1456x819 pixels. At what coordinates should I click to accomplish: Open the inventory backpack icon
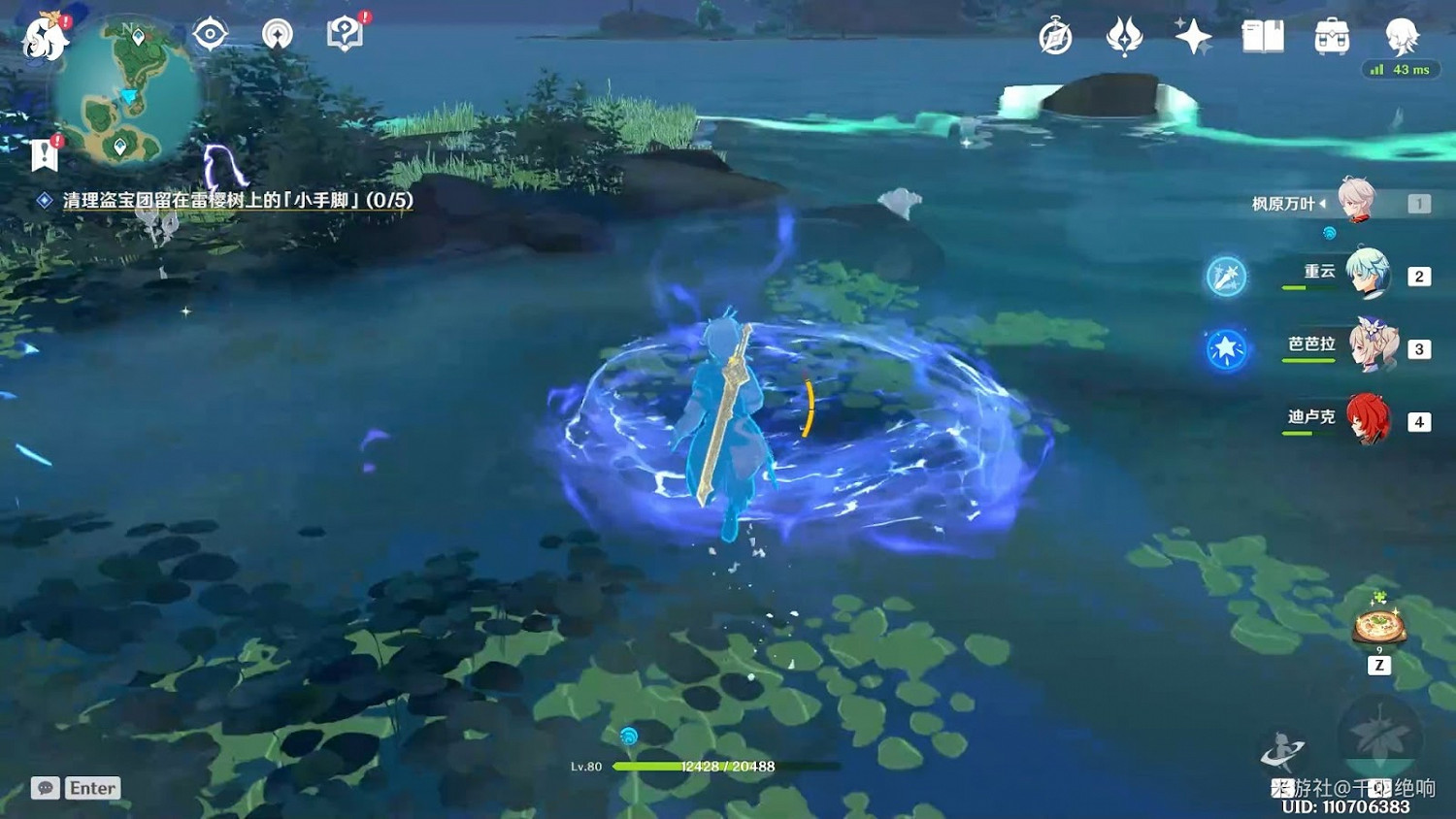(1330, 36)
